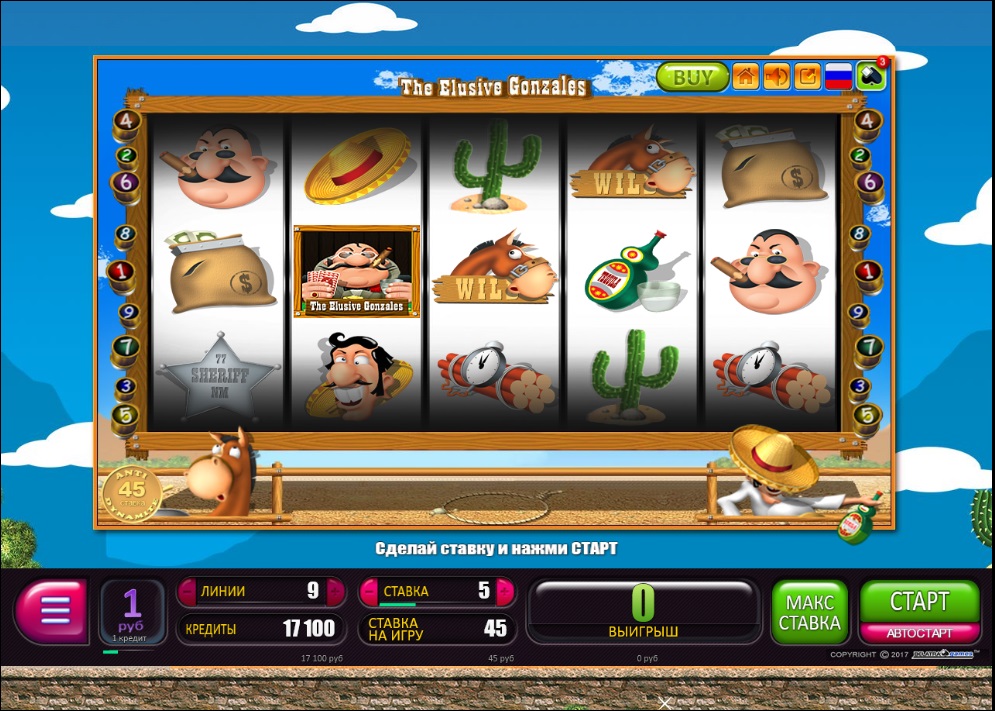Open the spade card icon with badge

[x=871, y=77]
